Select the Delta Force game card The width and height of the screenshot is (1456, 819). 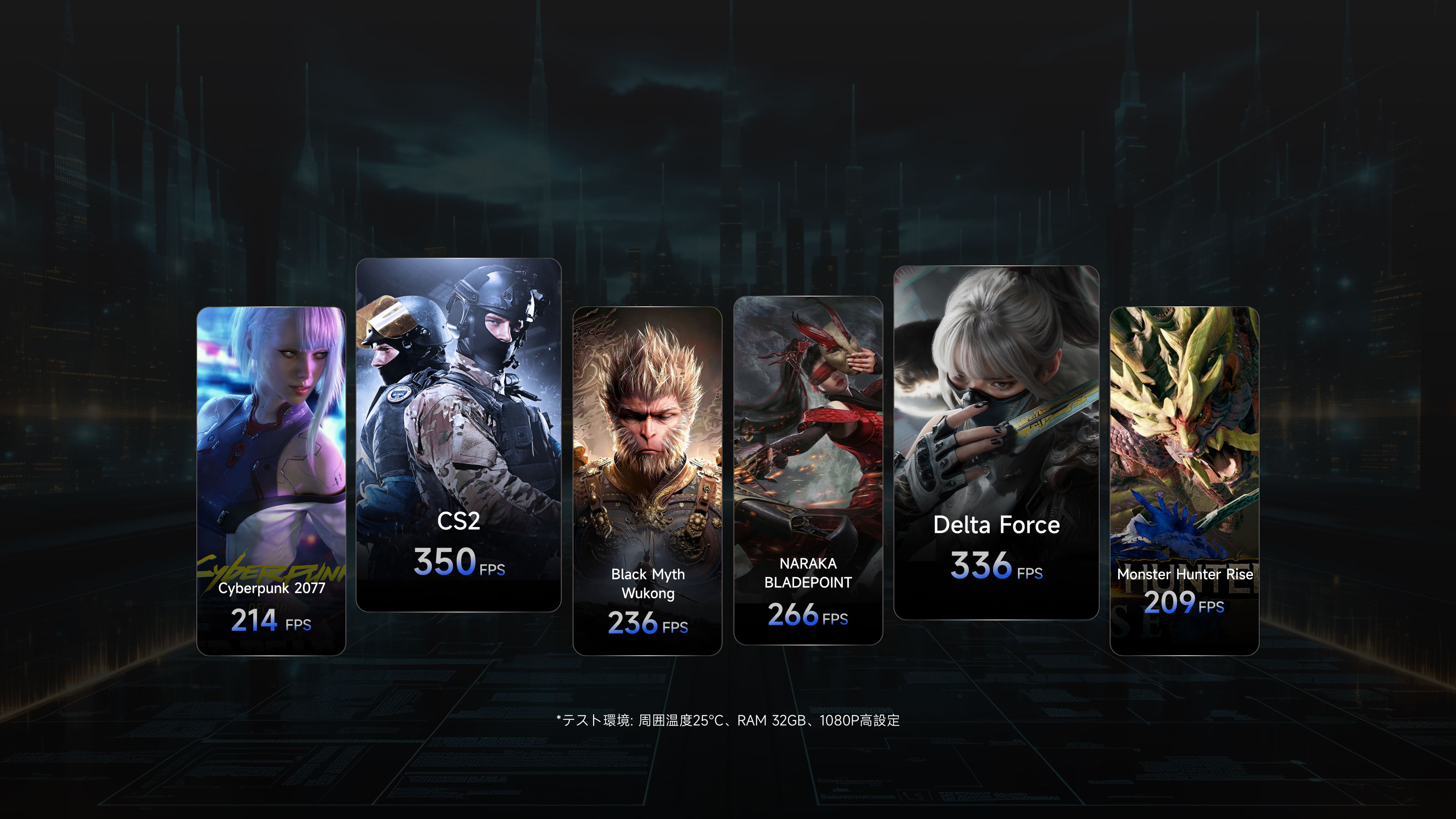coord(996,442)
